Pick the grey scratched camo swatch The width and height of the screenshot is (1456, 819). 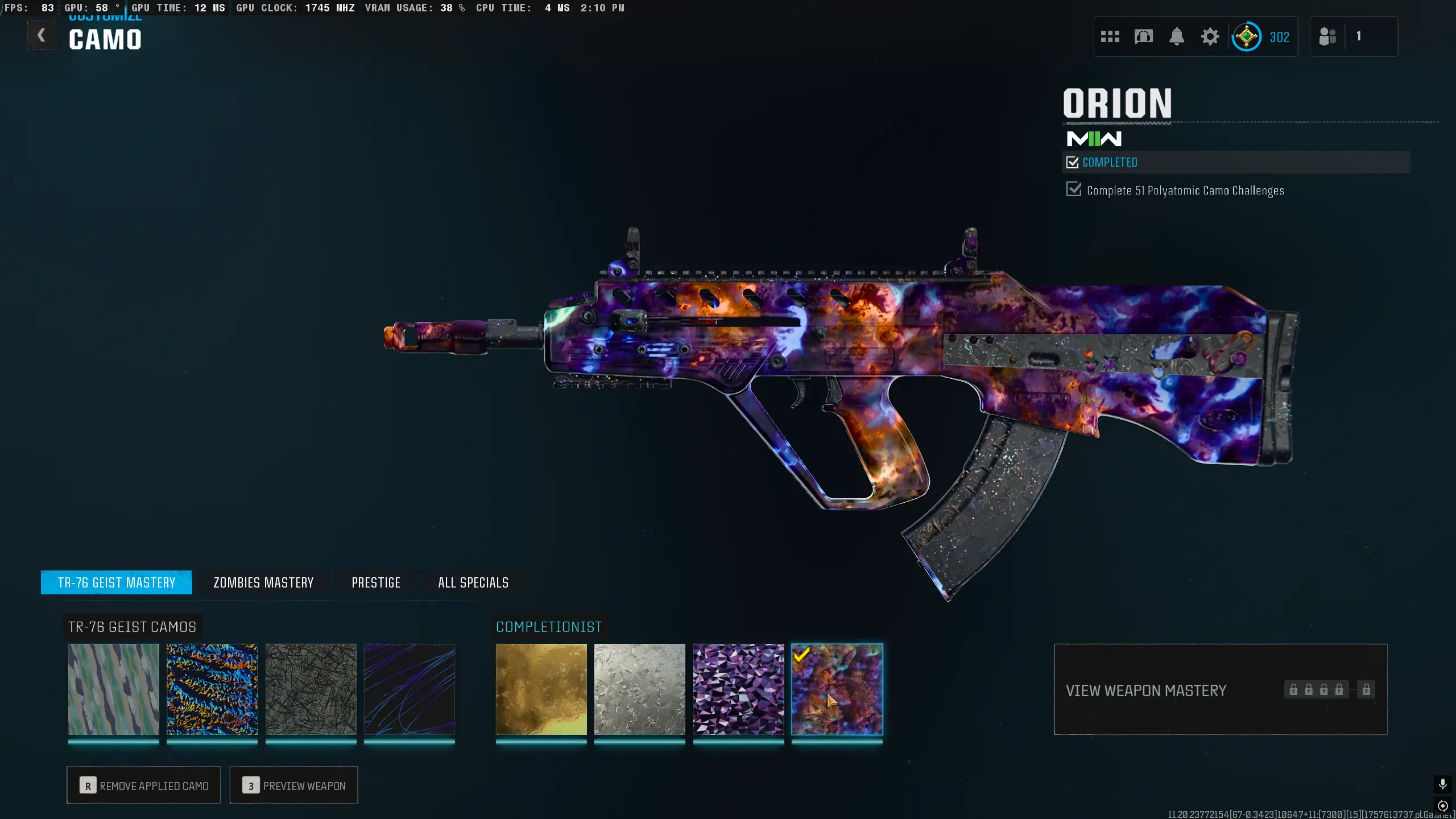coord(311,689)
